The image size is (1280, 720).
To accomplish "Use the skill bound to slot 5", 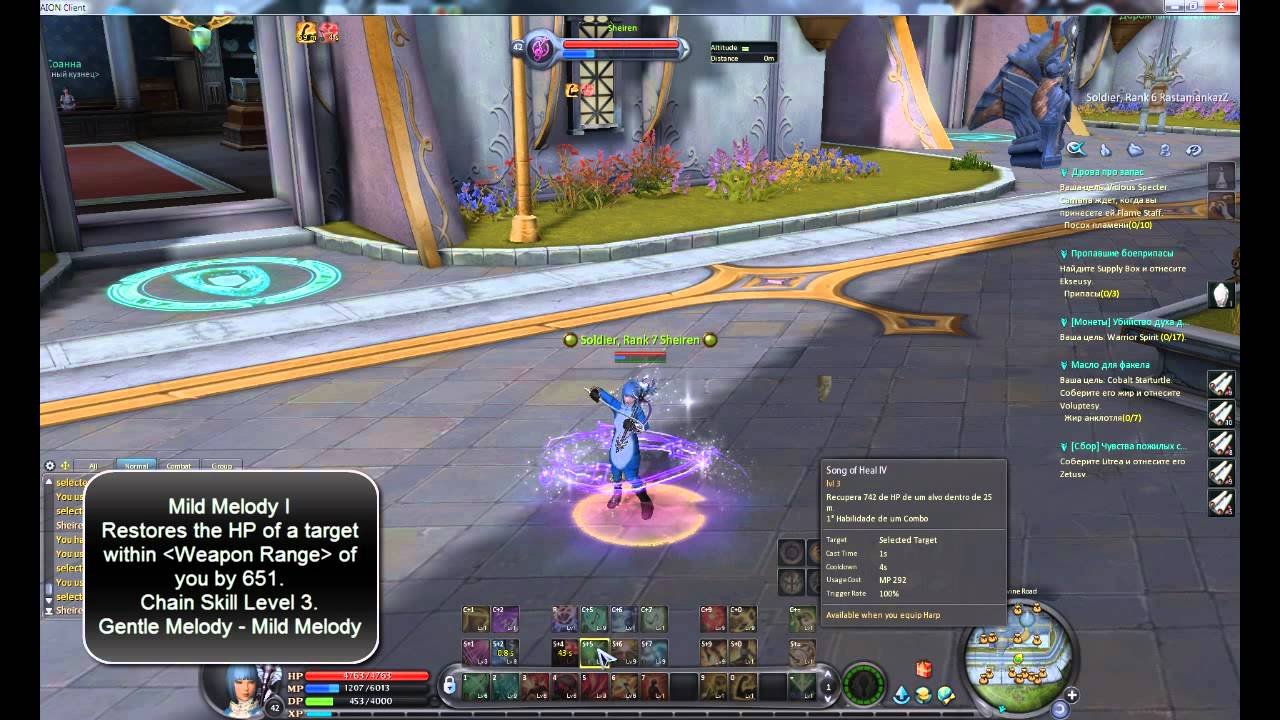I will tap(596, 686).
